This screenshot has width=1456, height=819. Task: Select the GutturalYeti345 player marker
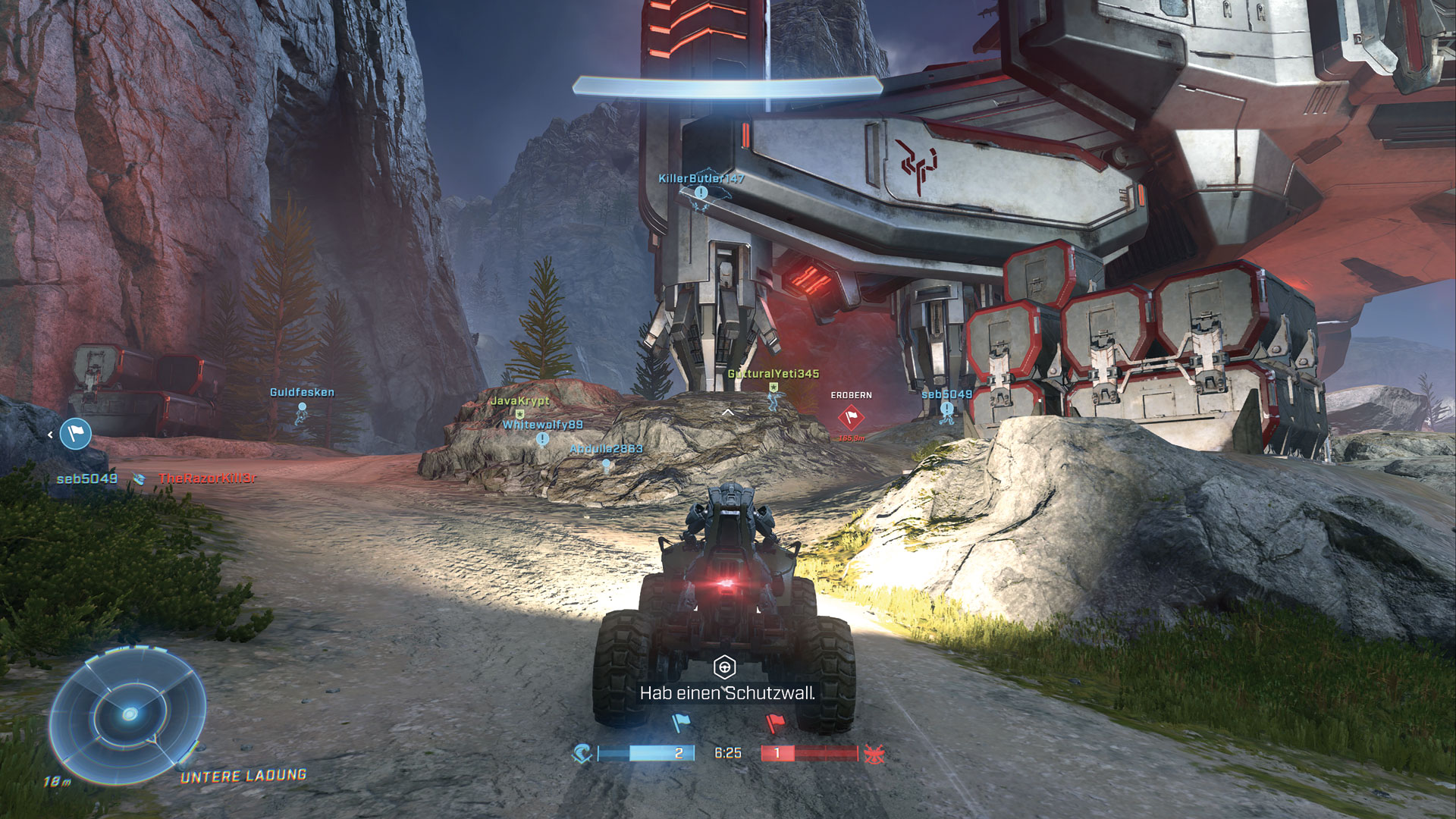click(773, 388)
